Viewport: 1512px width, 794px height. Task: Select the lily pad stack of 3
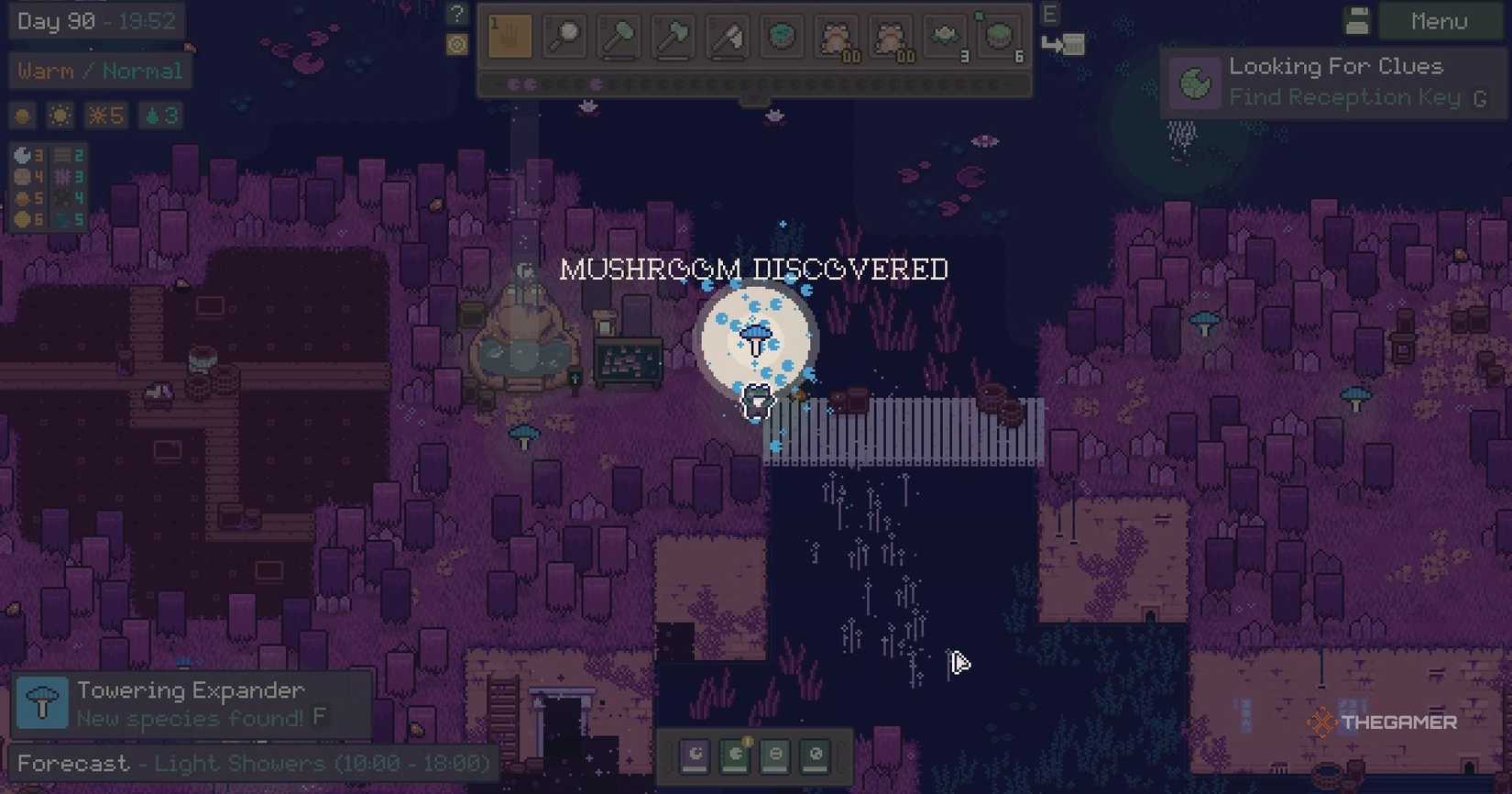(944, 37)
